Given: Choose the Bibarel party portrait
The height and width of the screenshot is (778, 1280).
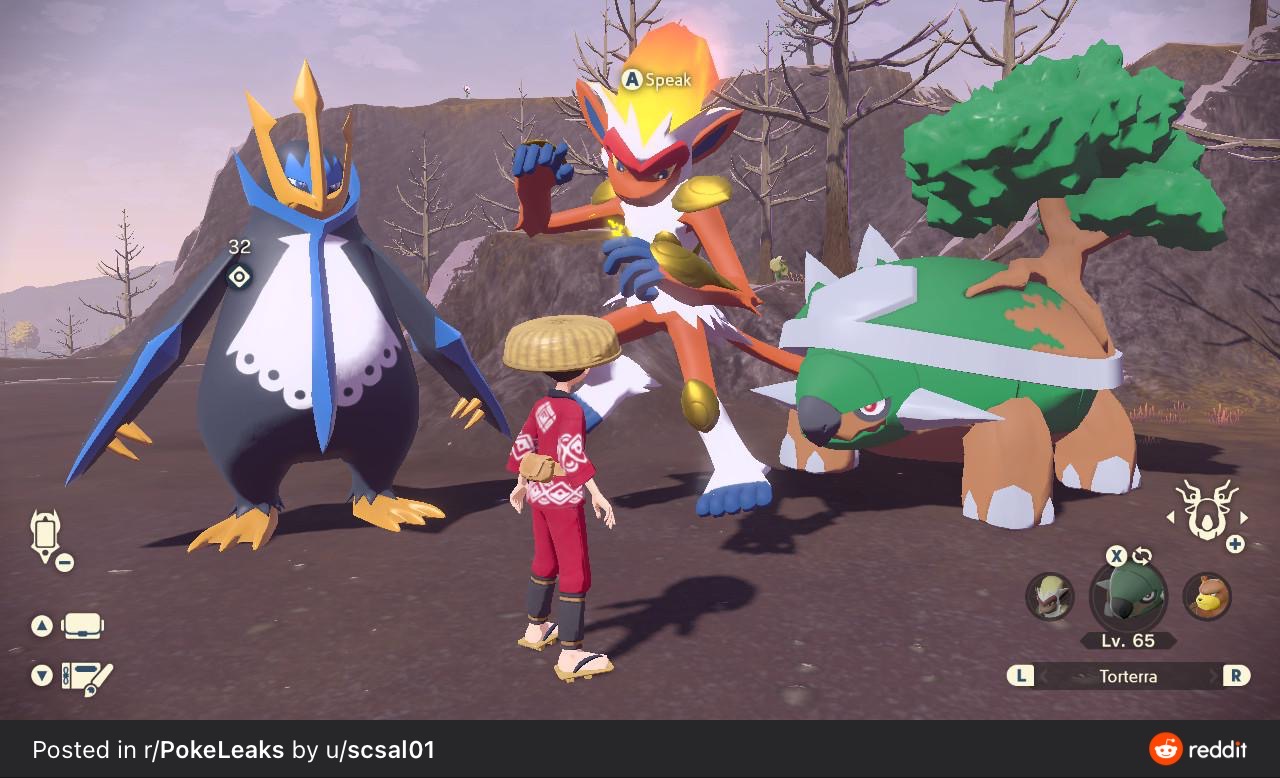Looking at the screenshot, I should [1207, 597].
